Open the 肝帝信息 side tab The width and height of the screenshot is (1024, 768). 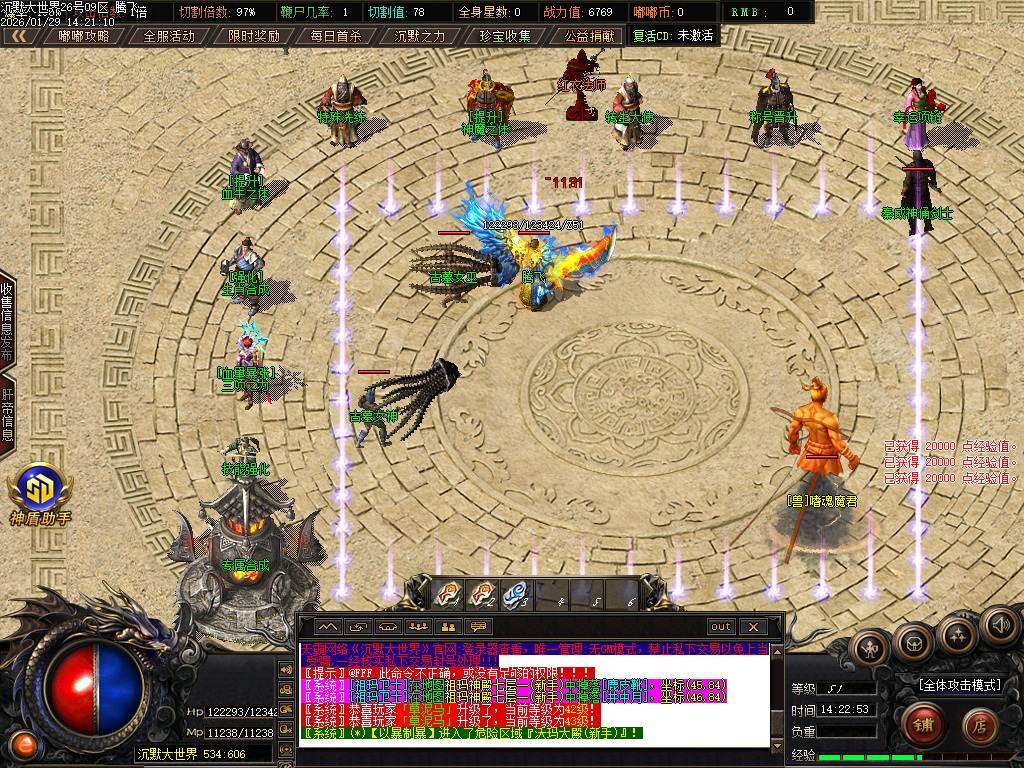pyautogui.click(x=7, y=415)
